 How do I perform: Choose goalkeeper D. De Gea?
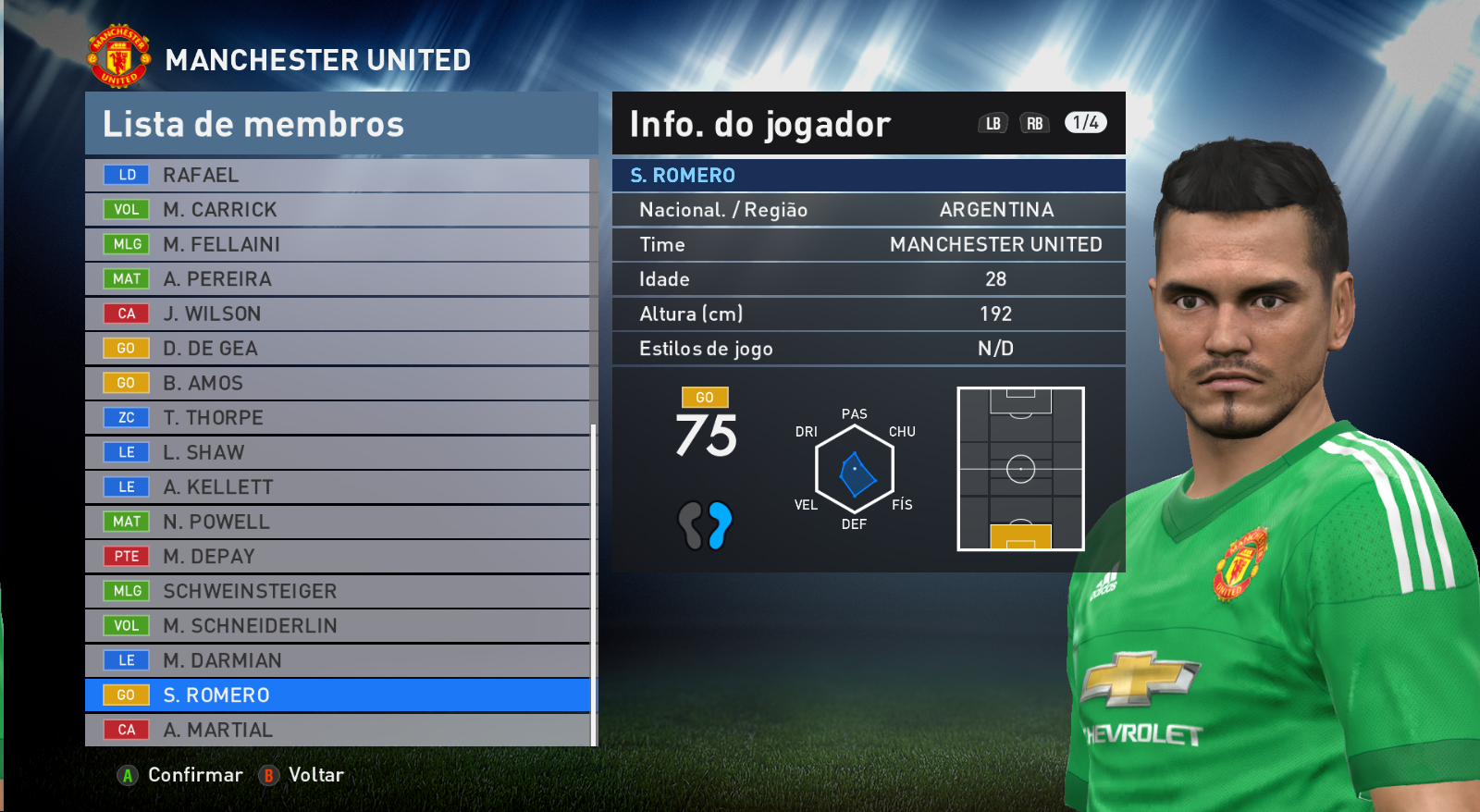338,349
